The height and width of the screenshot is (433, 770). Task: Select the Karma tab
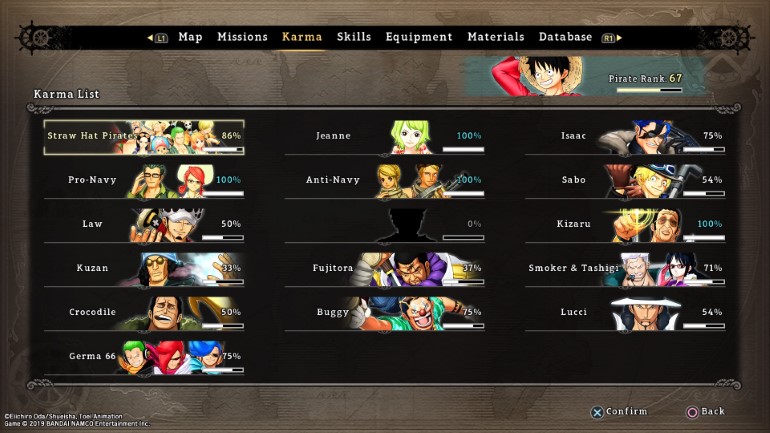[302, 37]
